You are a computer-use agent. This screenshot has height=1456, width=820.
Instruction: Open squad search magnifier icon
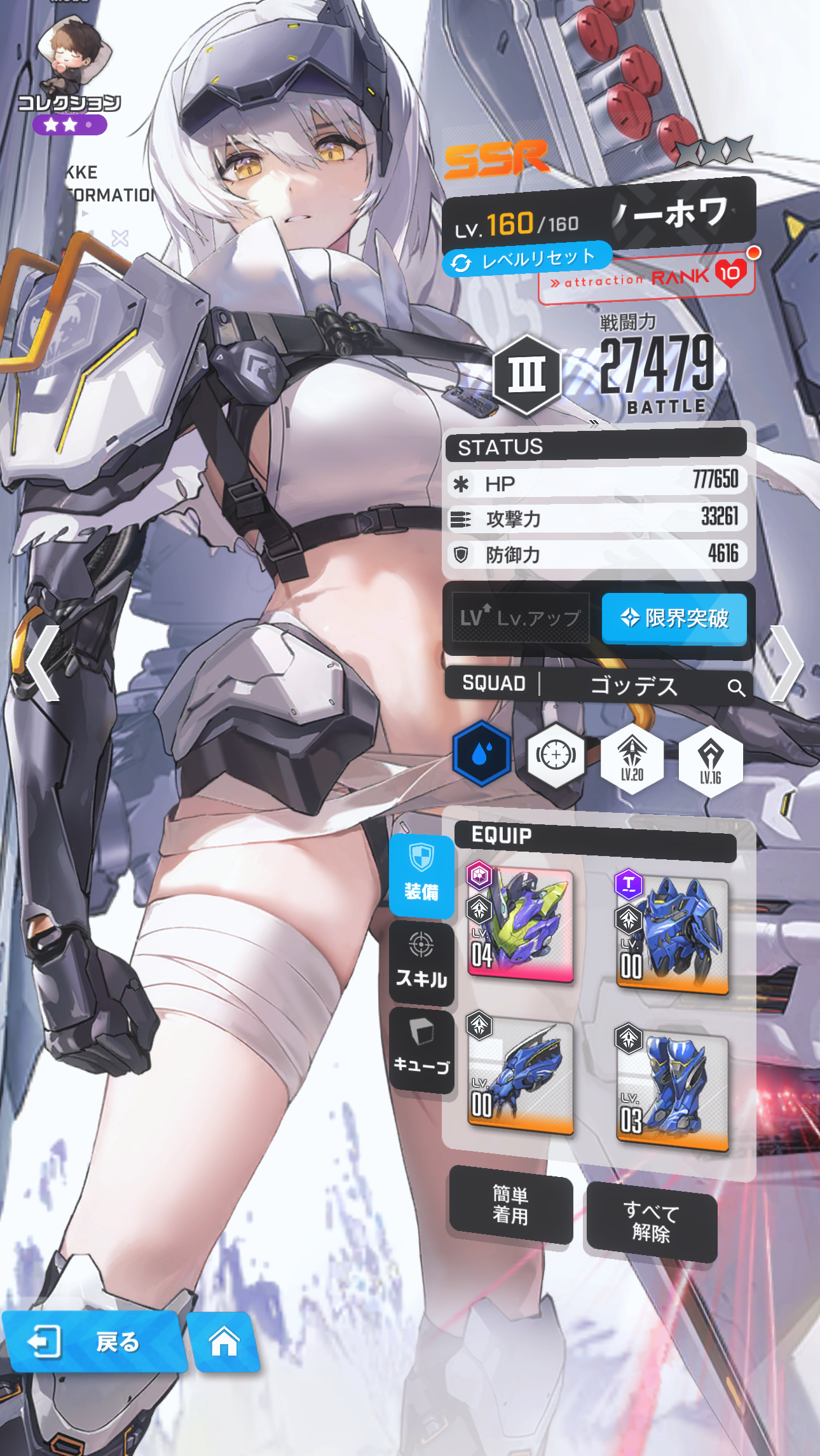click(736, 687)
